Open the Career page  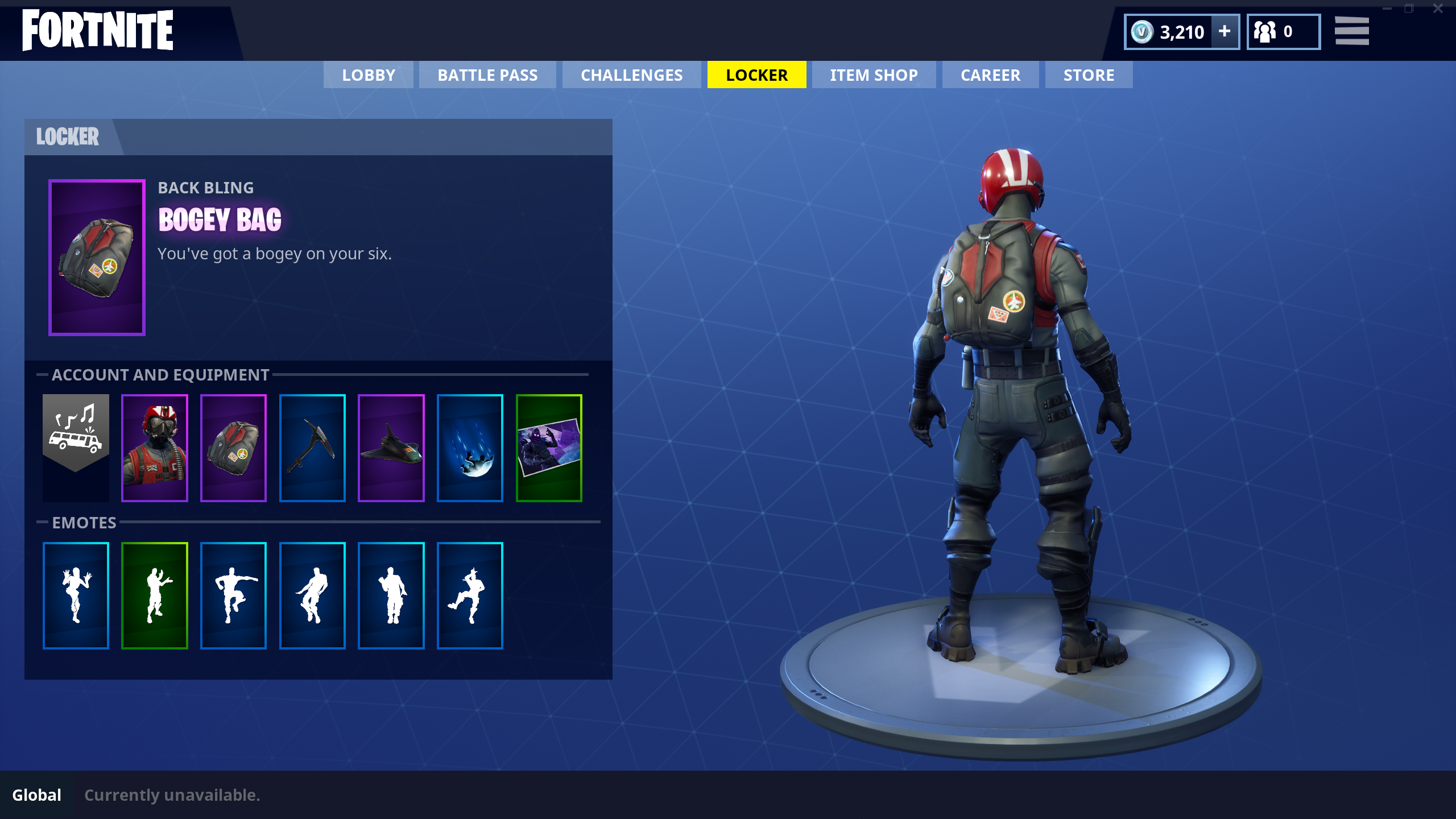990,75
